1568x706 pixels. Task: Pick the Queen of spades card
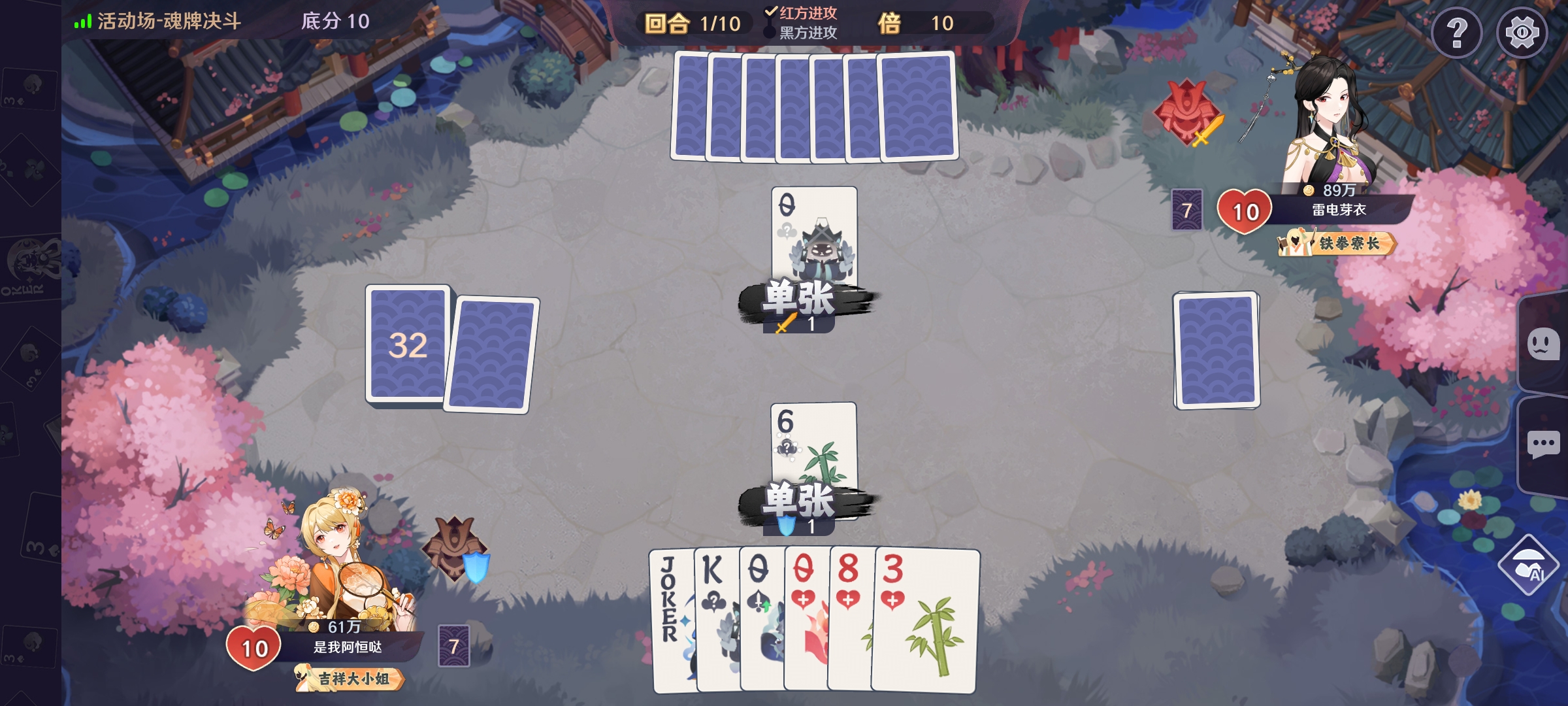760,621
